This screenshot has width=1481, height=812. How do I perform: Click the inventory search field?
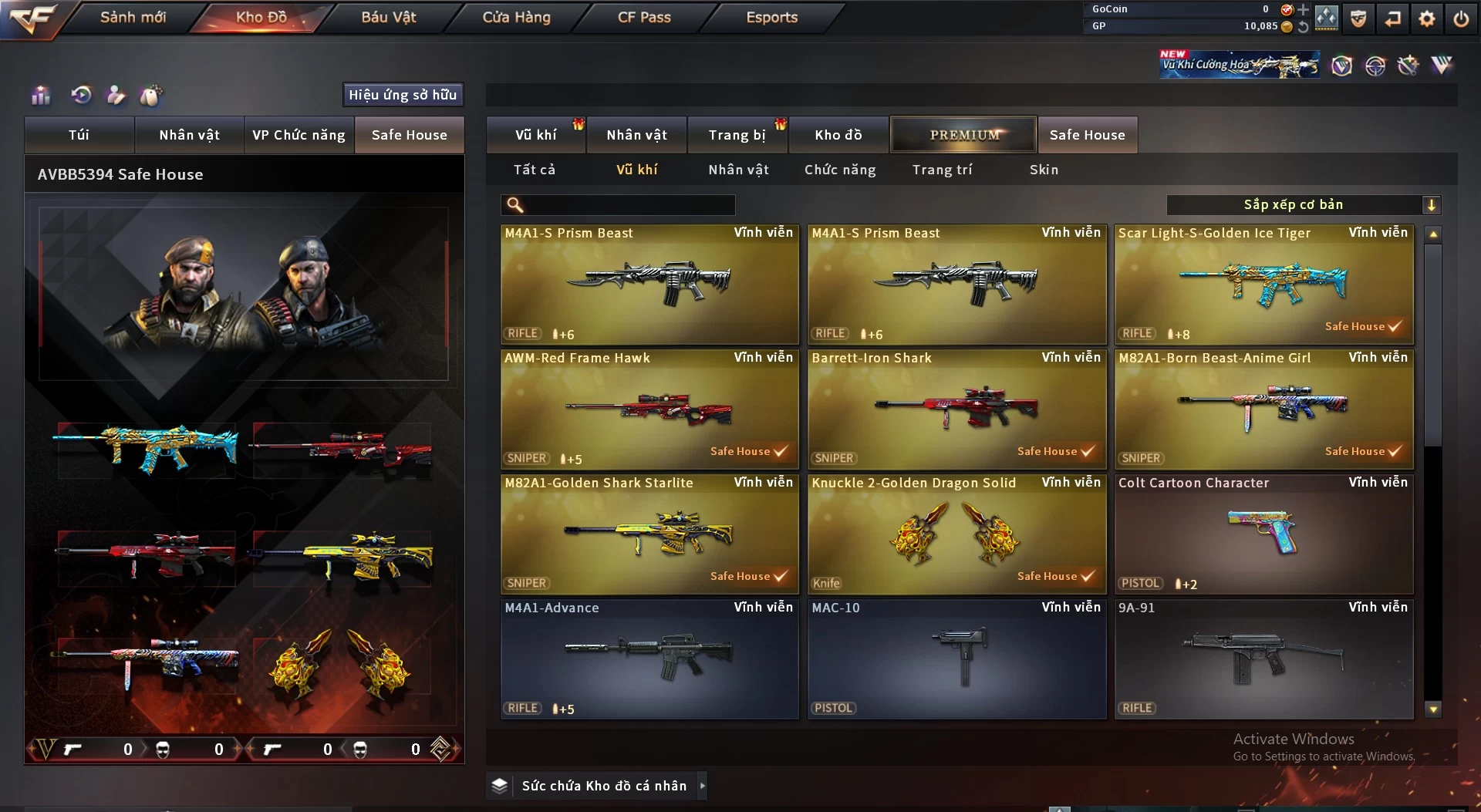click(x=629, y=205)
